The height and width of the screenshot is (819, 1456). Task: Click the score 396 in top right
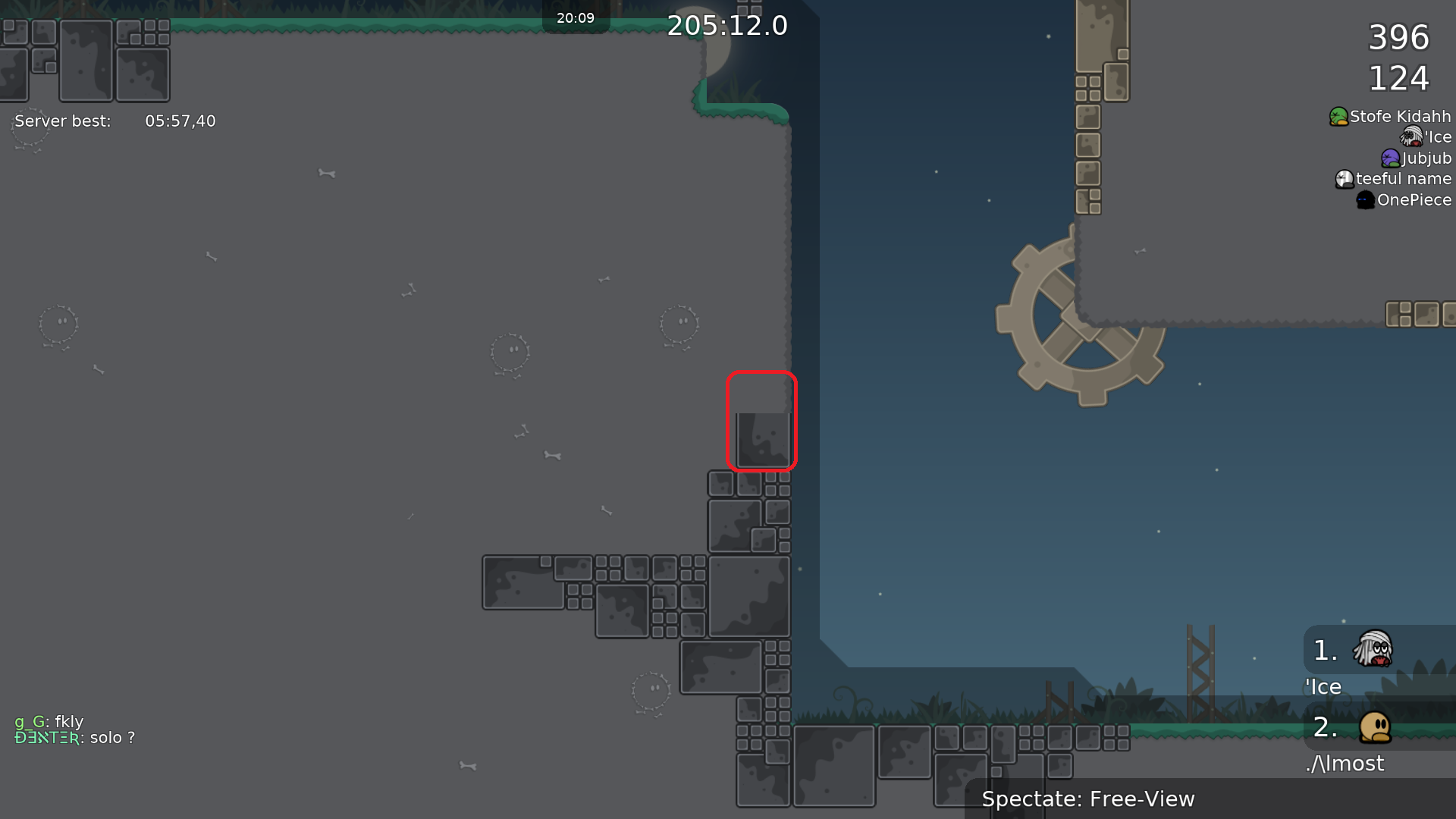coord(1399,38)
